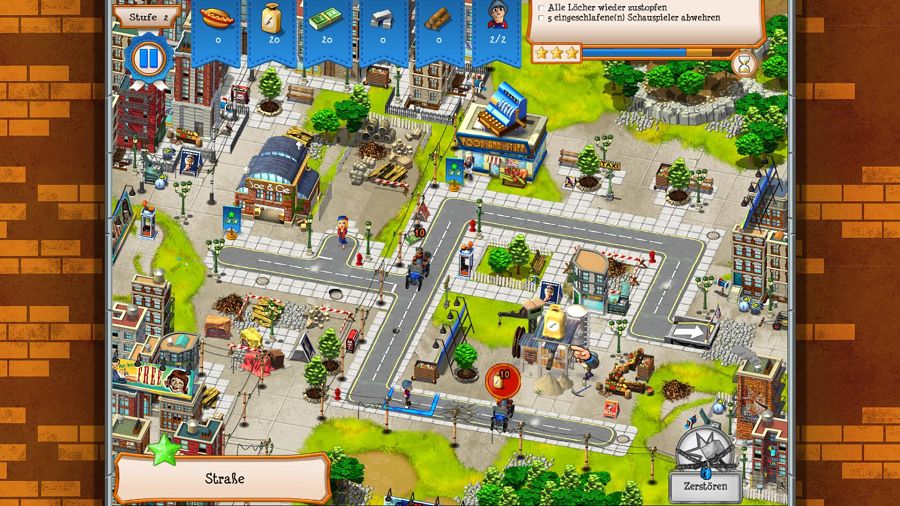Image resolution: width=900 pixels, height=506 pixels.
Task: Select the cash money resource banner
Action: coord(328,27)
